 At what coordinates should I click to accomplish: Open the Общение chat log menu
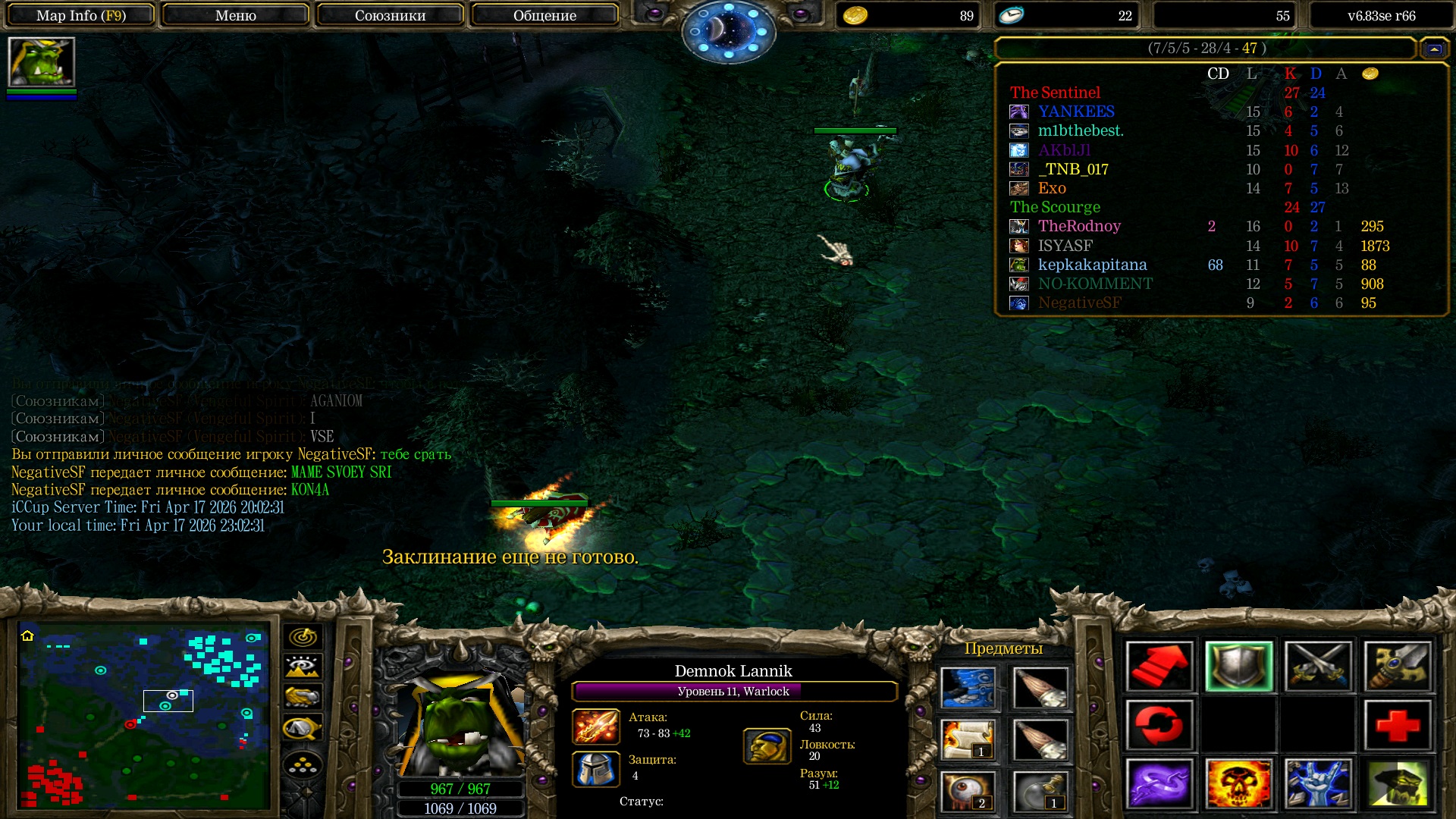point(544,15)
